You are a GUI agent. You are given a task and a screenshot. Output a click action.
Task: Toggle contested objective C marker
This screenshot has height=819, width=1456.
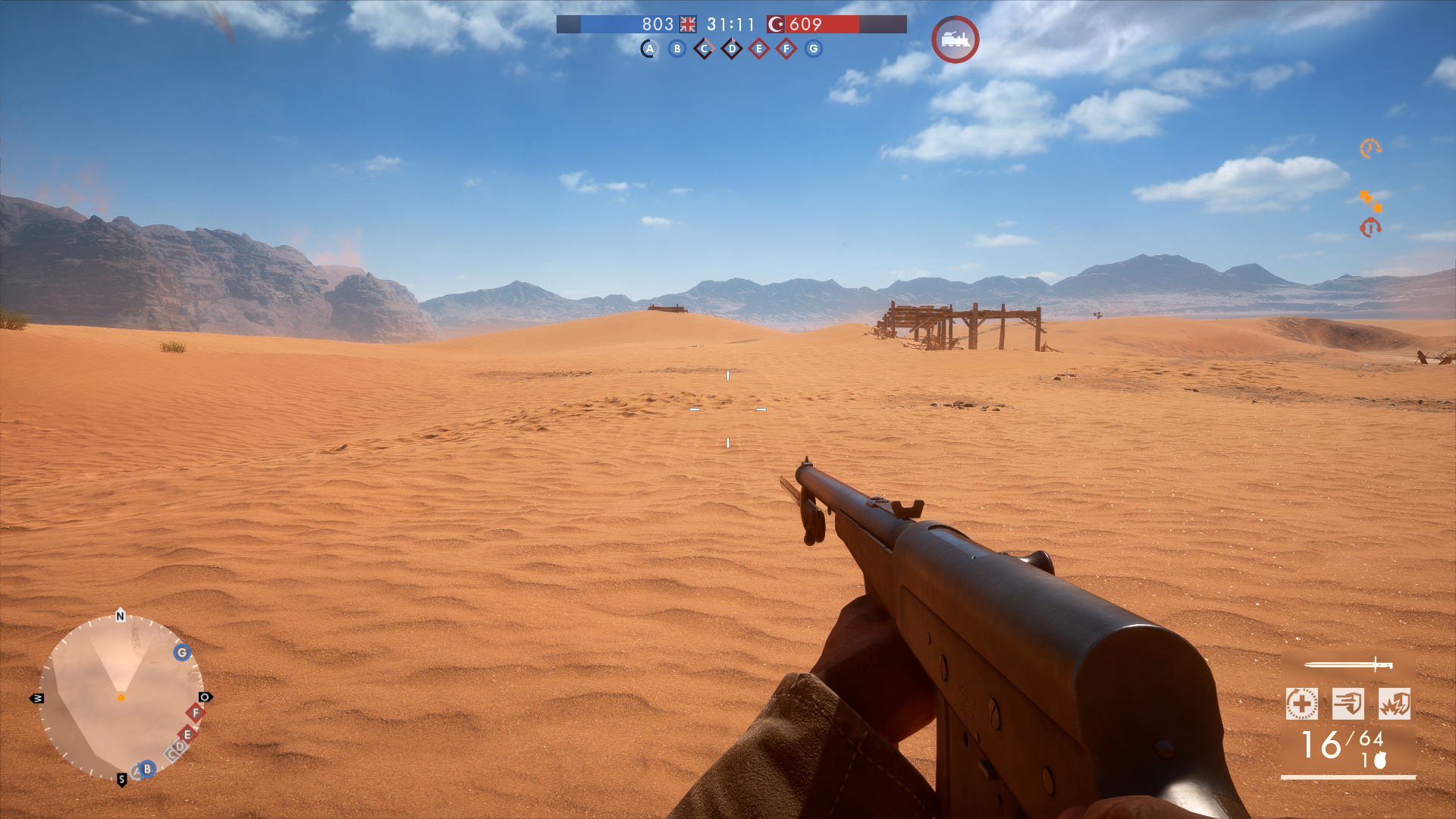(x=704, y=50)
